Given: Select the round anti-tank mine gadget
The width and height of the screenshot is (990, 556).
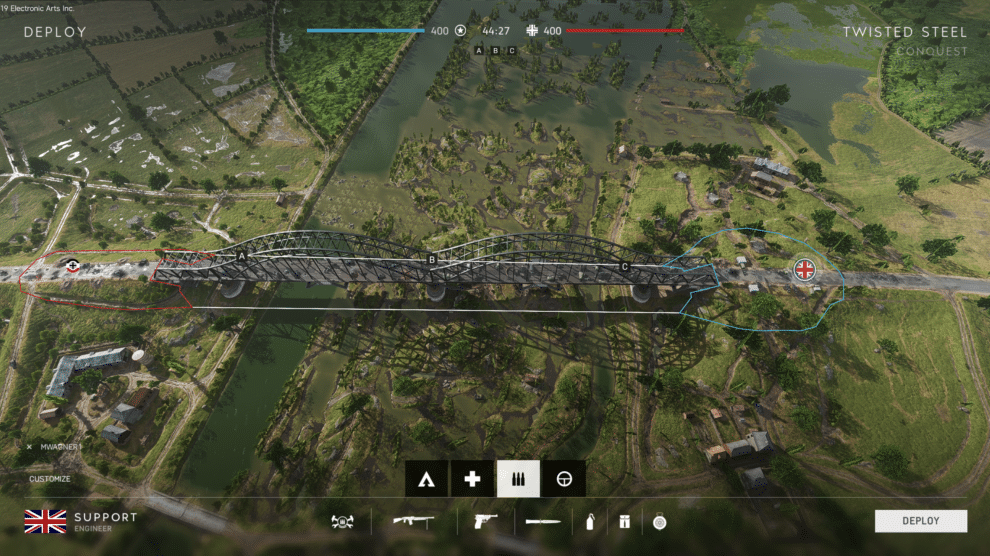Looking at the screenshot, I should point(659,521).
